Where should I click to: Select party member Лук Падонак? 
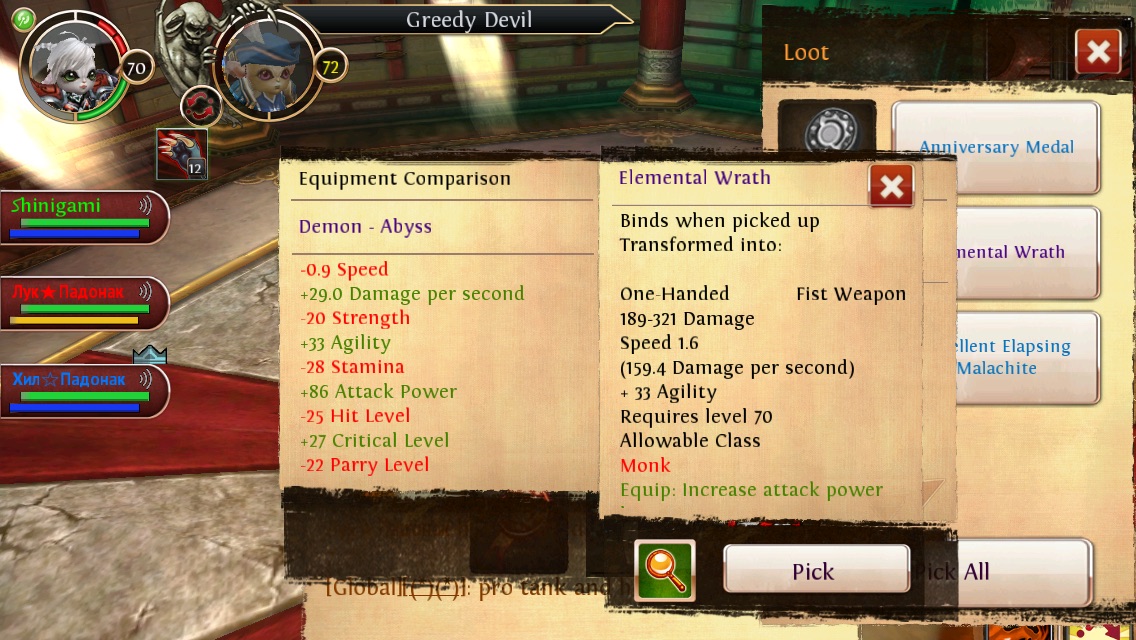[84, 303]
